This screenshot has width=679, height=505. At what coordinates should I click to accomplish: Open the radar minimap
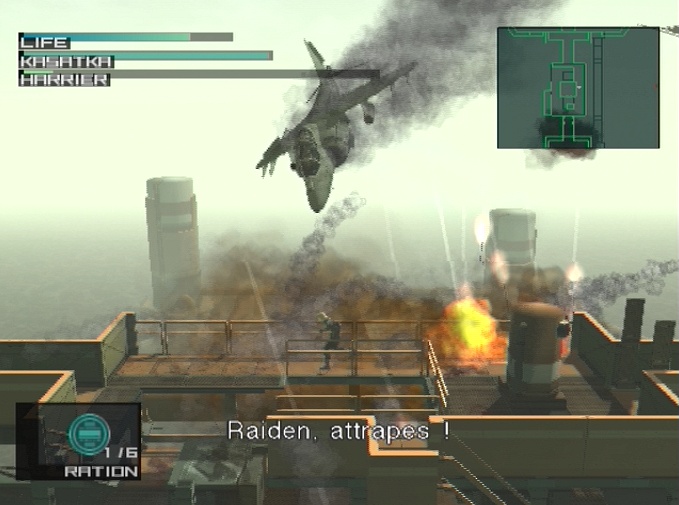(x=577, y=87)
